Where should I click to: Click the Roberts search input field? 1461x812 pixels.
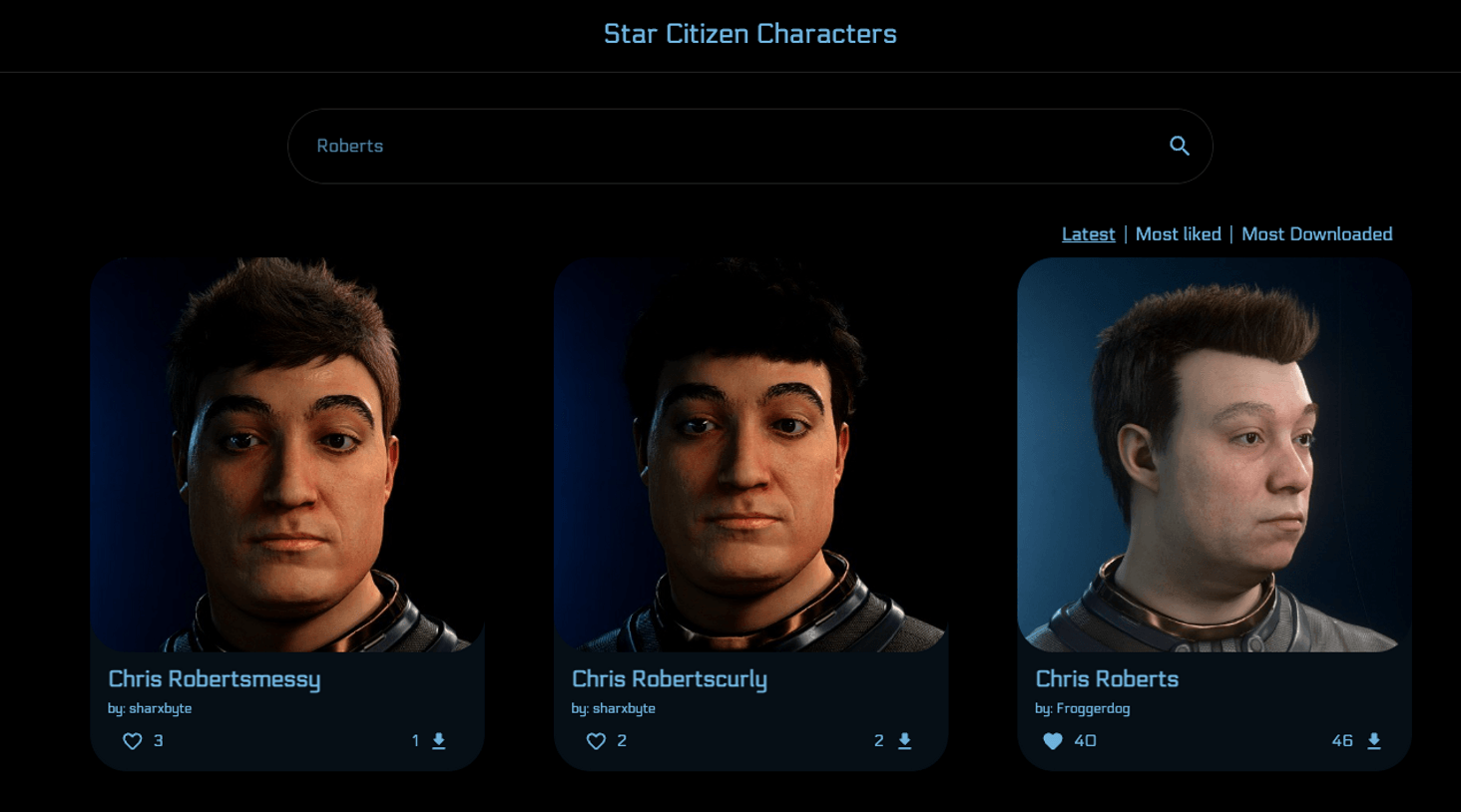tap(699, 146)
